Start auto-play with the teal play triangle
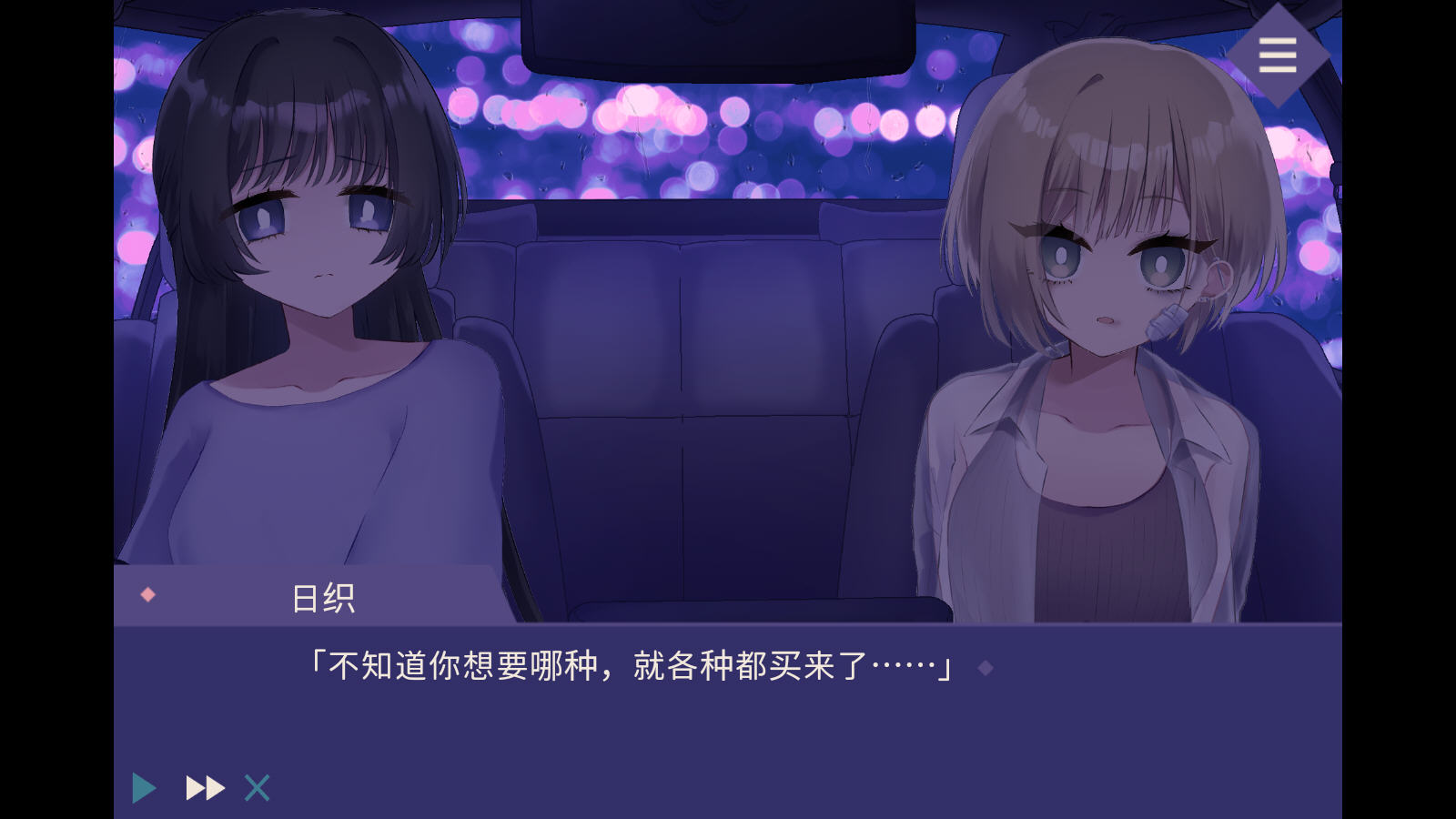The height and width of the screenshot is (819, 1456). (143, 786)
